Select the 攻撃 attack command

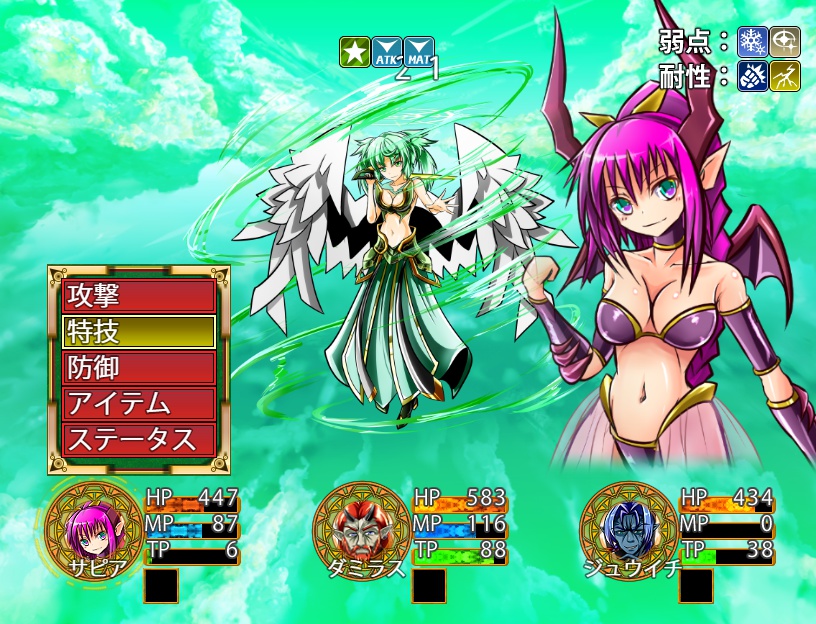tap(139, 295)
